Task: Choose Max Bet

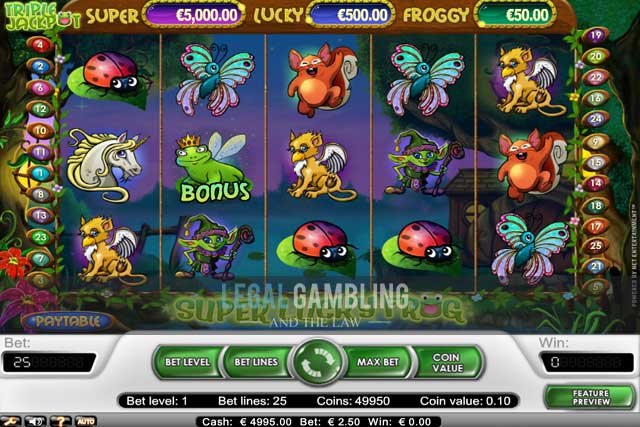Action: pos(379,360)
